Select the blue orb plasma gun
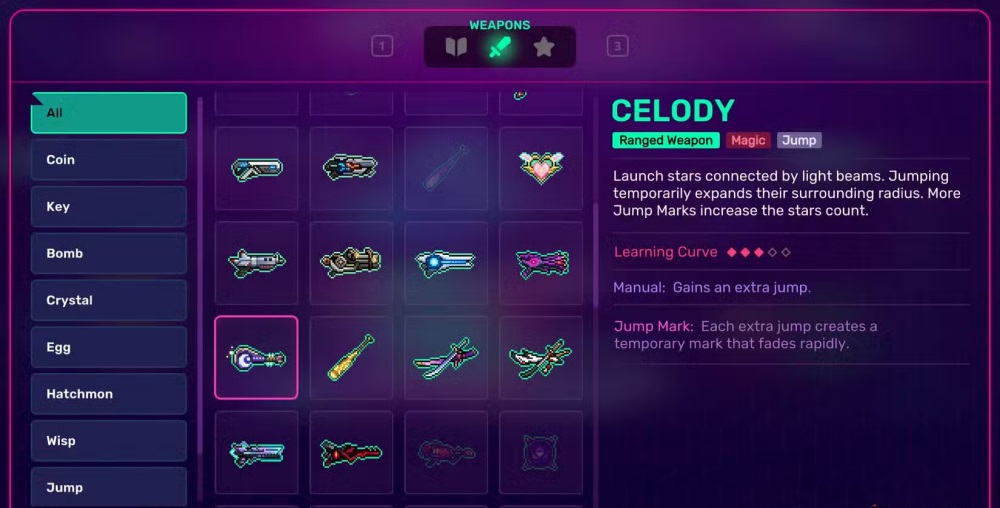Screen dimensions: 1000x508 tap(445, 262)
